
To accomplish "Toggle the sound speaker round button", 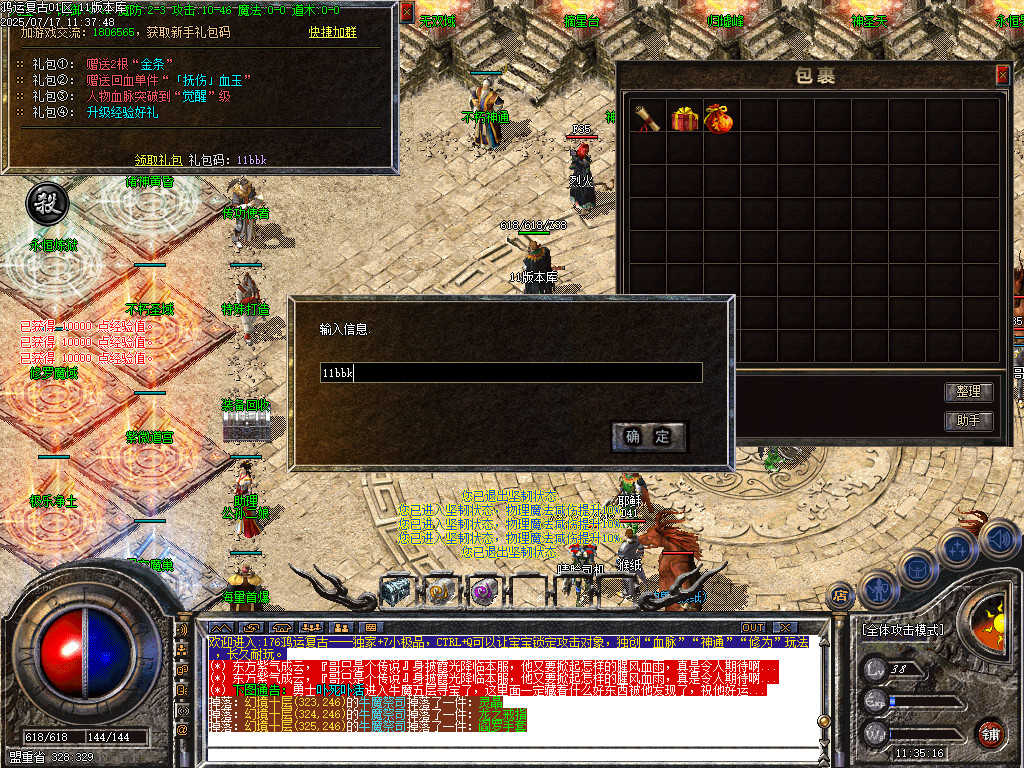I will pyautogui.click(x=998, y=541).
